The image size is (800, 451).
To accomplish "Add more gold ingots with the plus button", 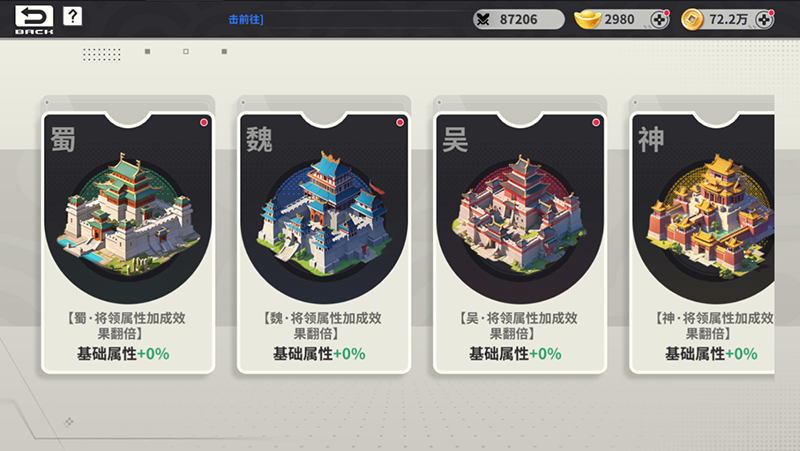I will click(x=659, y=19).
